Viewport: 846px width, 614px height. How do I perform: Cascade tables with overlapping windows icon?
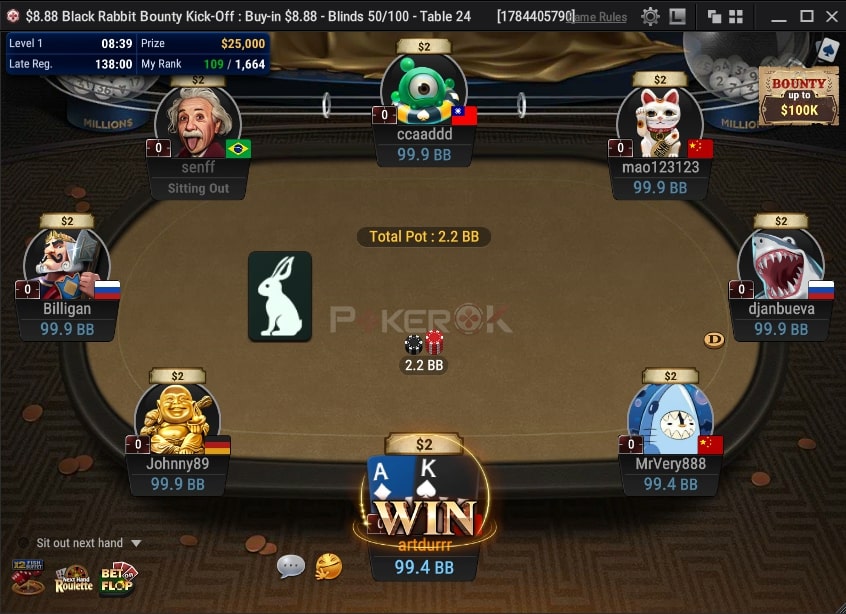(x=714, y=16)
